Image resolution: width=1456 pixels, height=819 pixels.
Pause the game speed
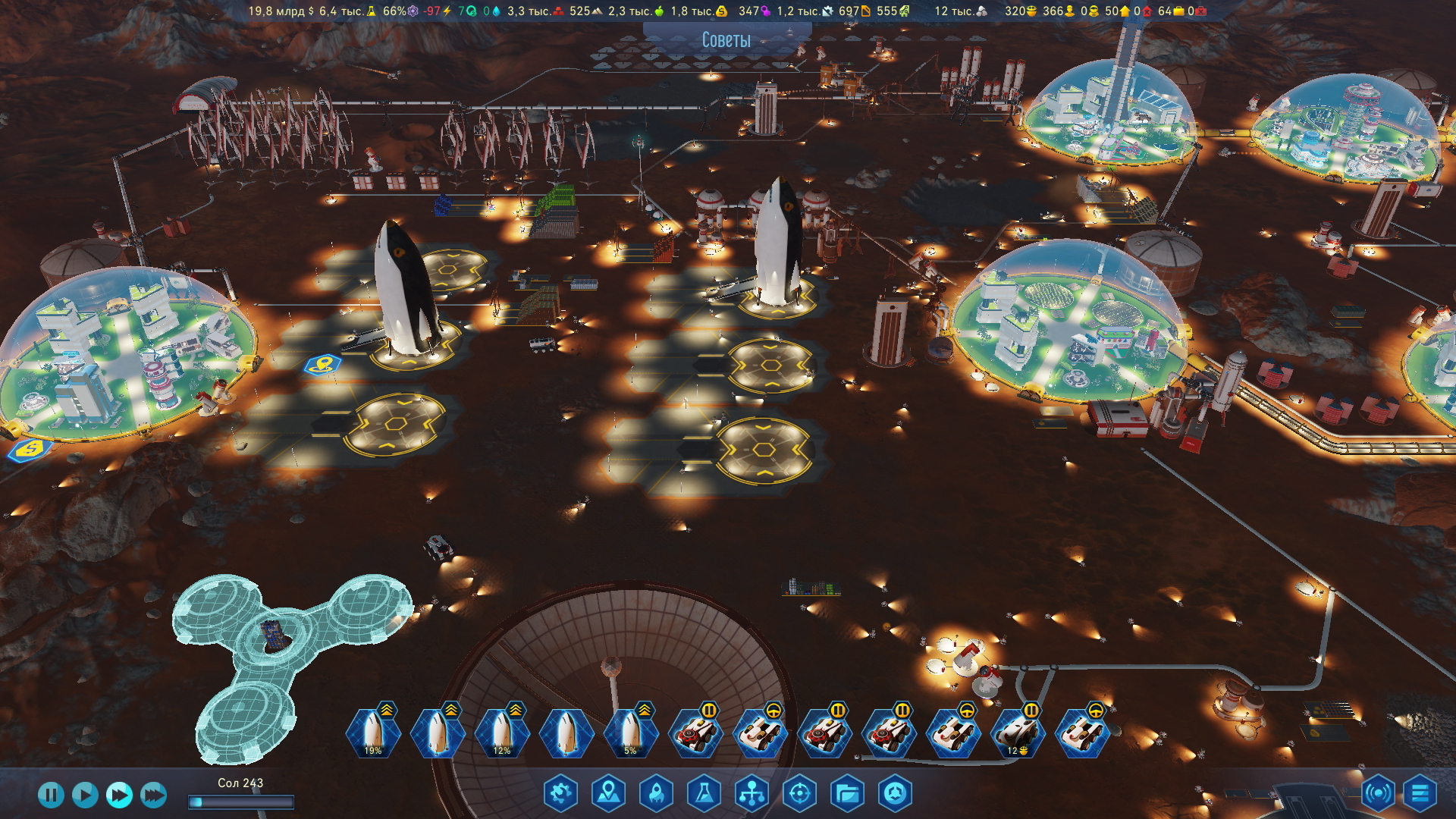pos(51,795)
